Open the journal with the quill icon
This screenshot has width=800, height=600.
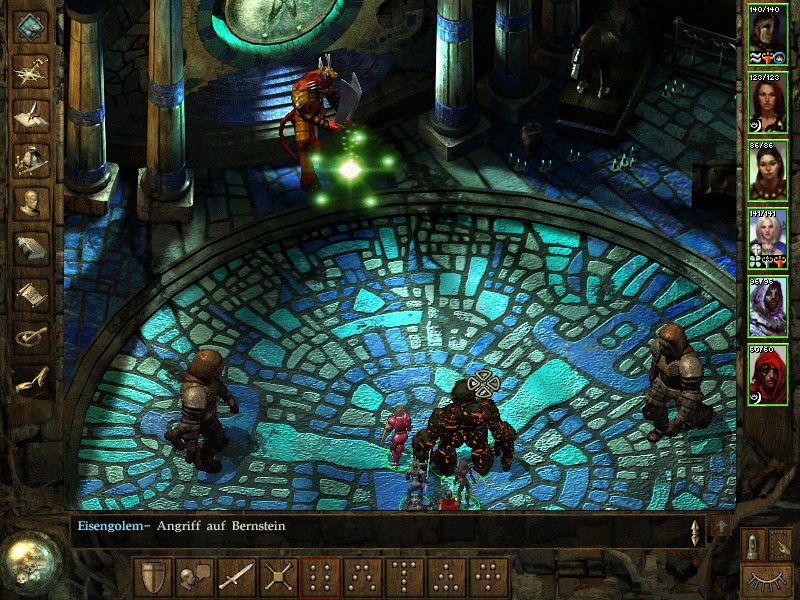pos(31,114)
